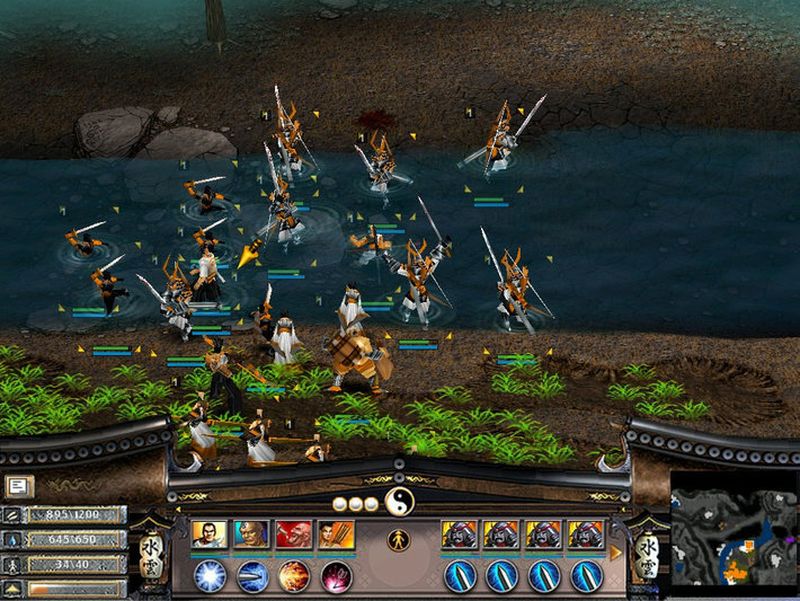Select the dark-haired hero in white portrait
The width and height of the screenshot is (800, 601).
pyautogui.click(x=210, y=535)
